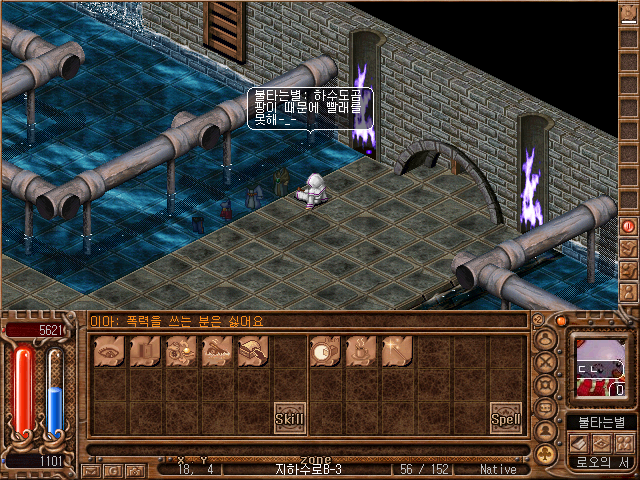Open the Skill list button
The width and height of the screenshot is (640, 480).
[x=290, y=418]
